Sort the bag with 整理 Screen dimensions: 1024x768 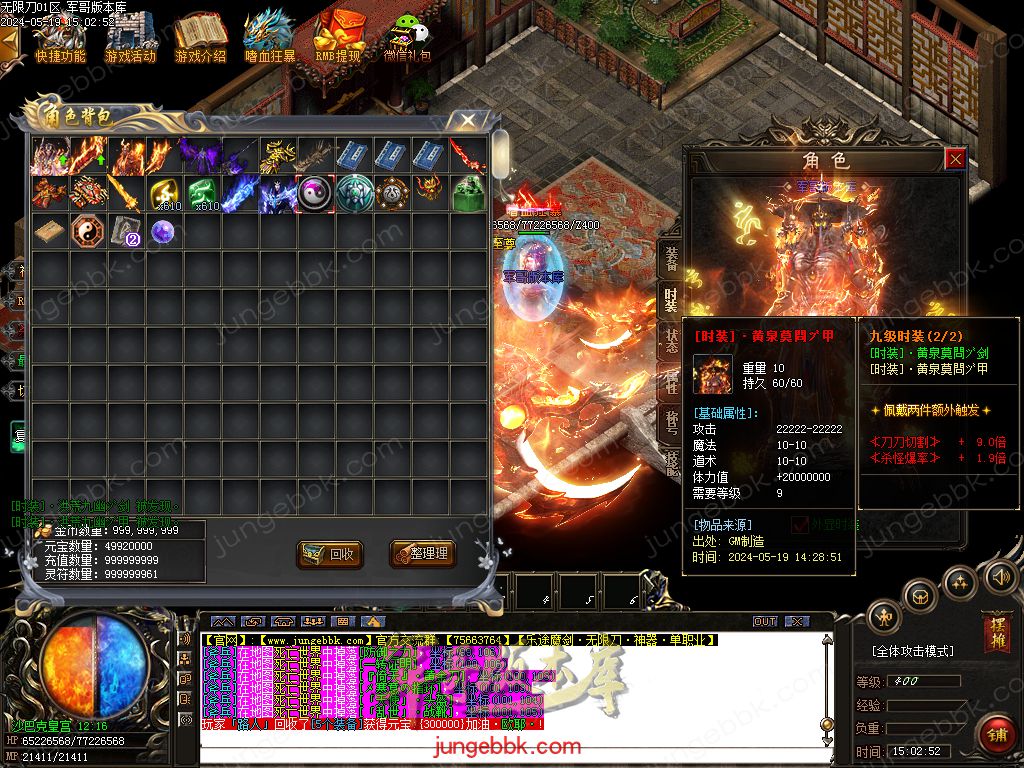[422, 554]
